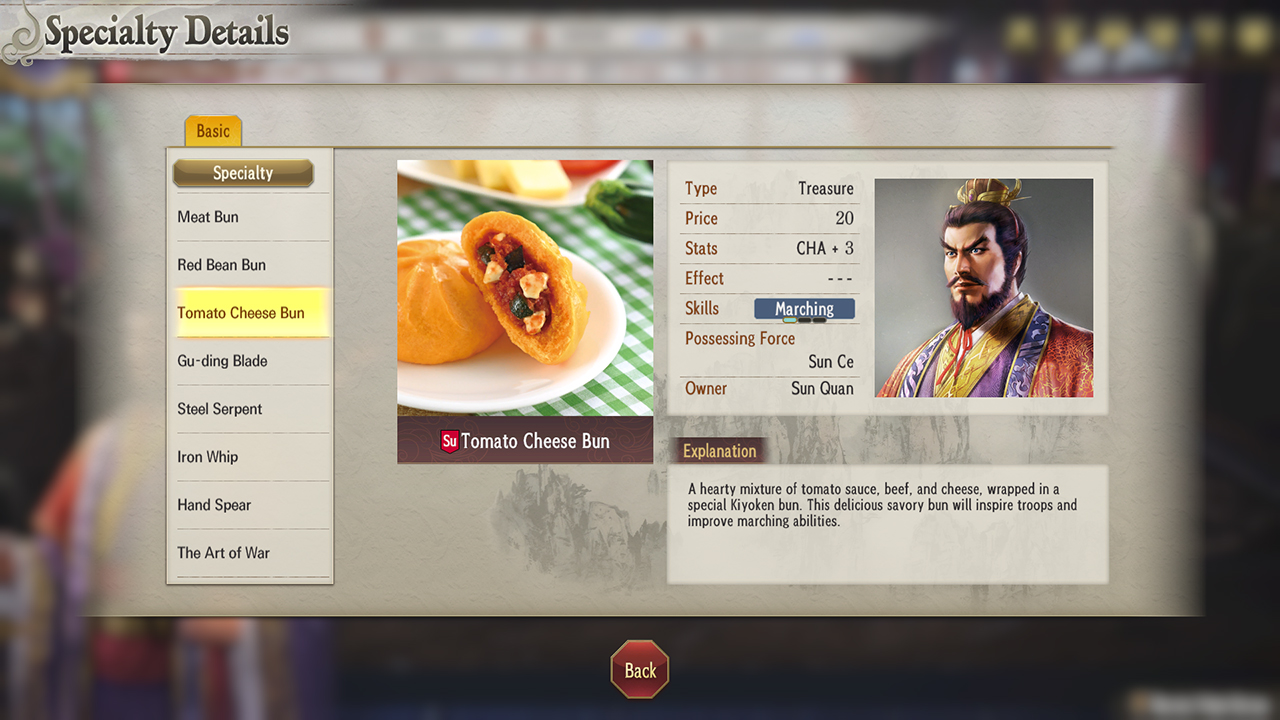Click the Explanation header badge

point(719,450)
